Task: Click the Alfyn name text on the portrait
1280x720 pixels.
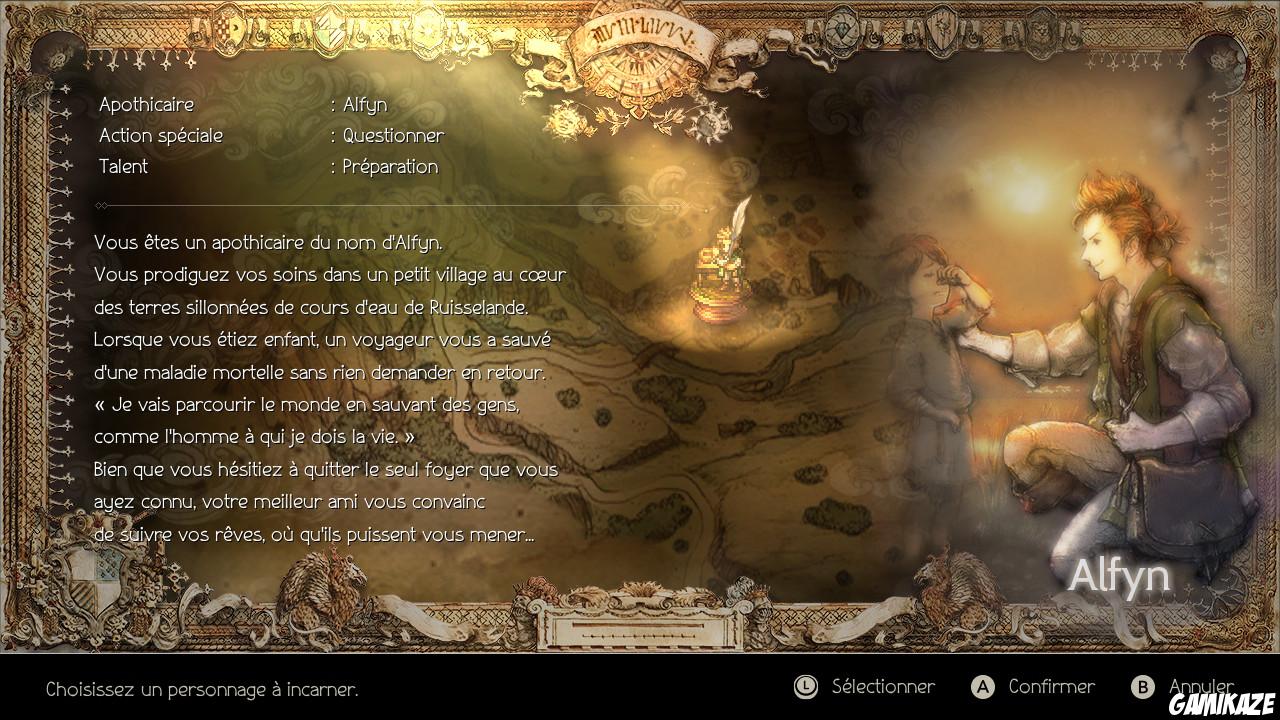Action: (1122, 573)
